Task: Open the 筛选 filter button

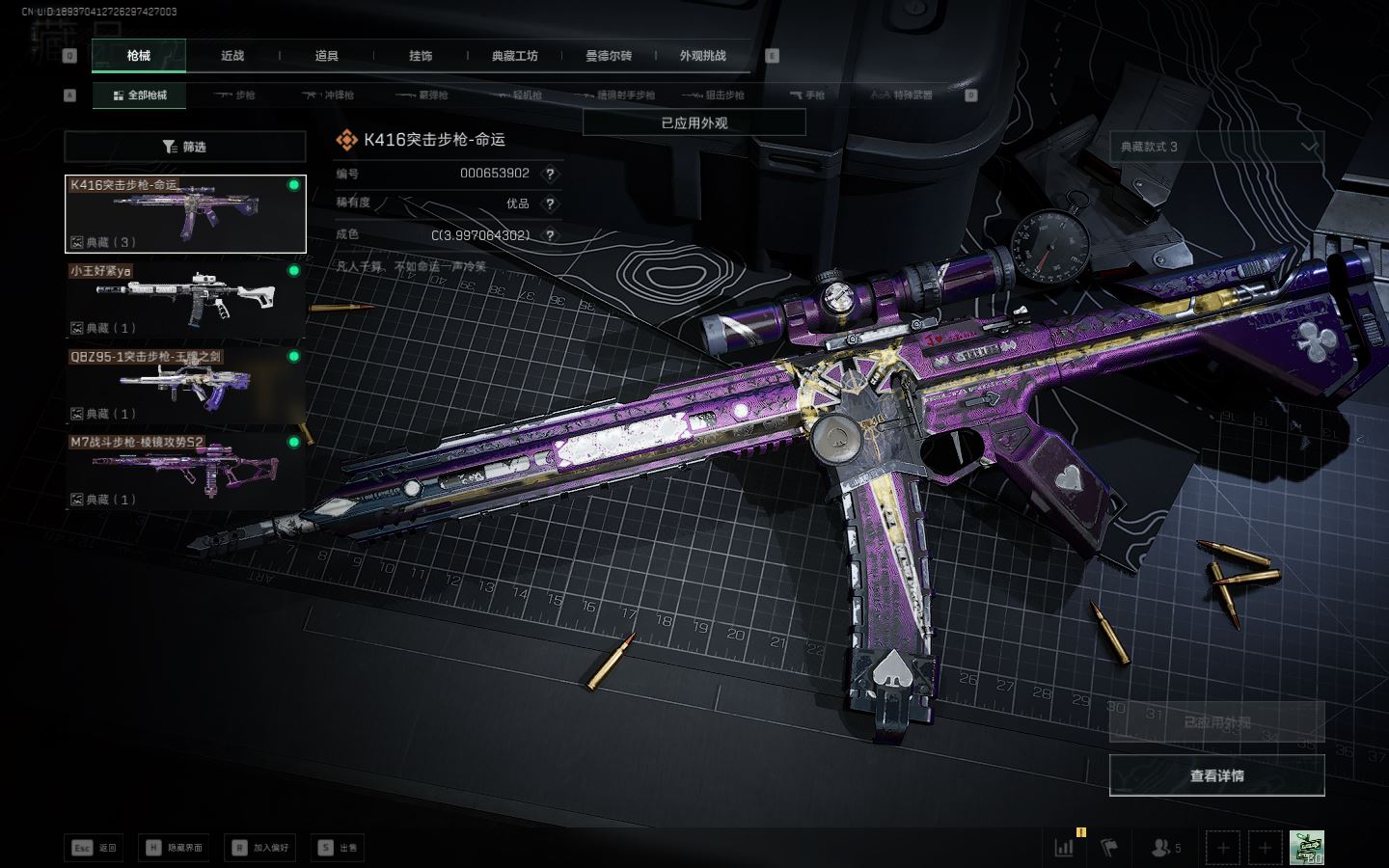Action: (185, 147)
